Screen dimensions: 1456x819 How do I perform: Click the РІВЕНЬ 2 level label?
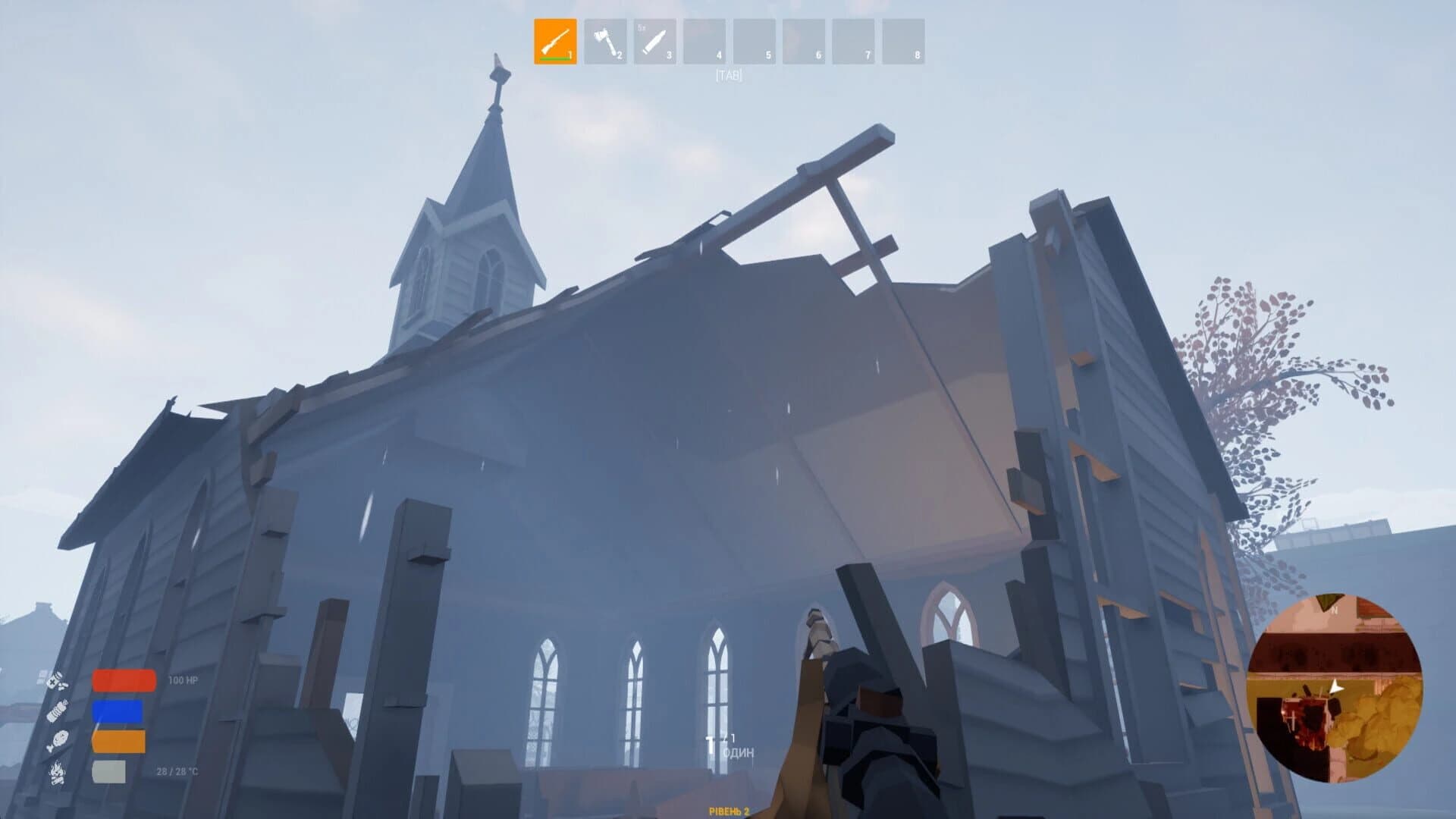coord(730,811)
